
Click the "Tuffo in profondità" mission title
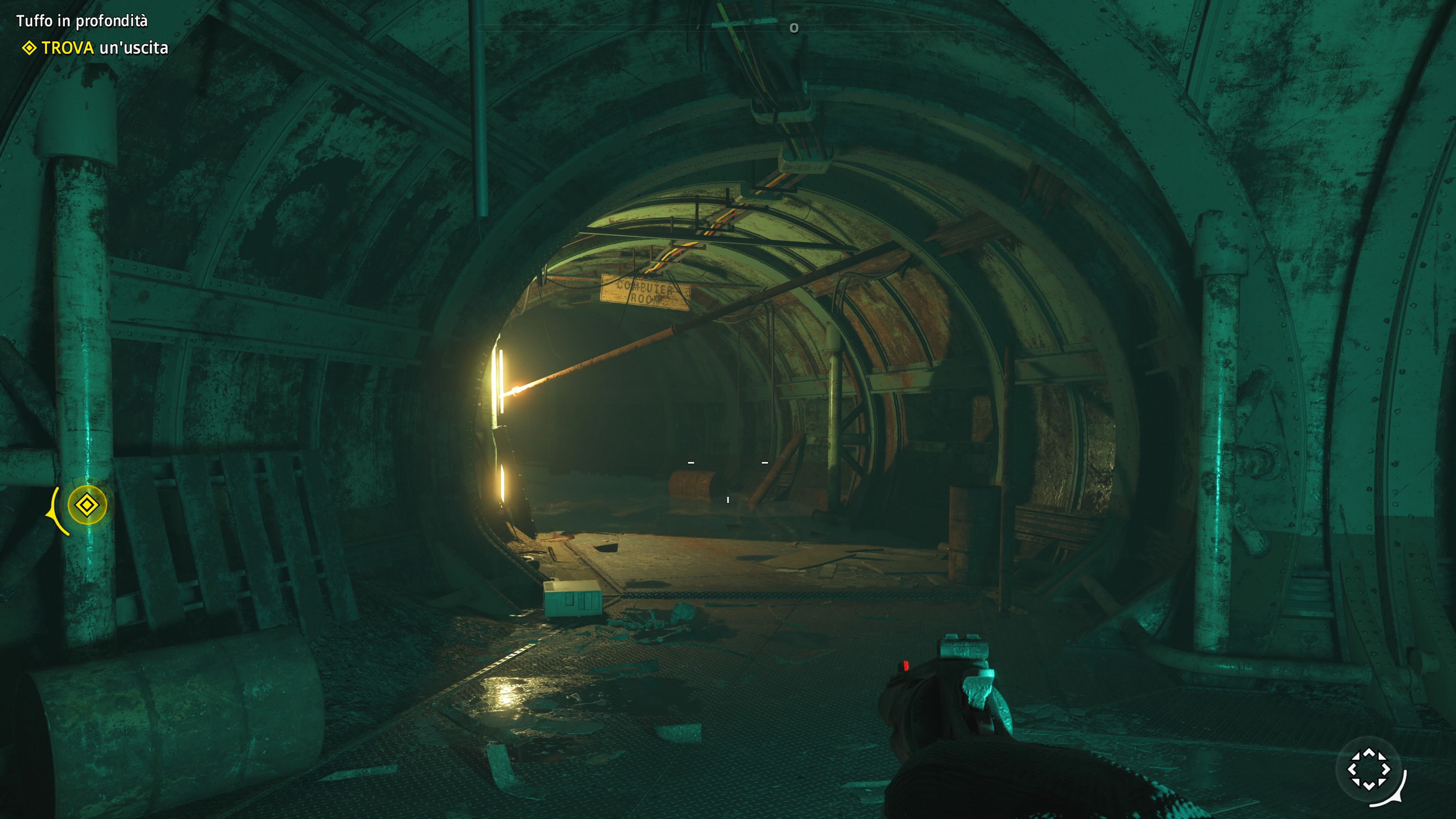[82, 21]
